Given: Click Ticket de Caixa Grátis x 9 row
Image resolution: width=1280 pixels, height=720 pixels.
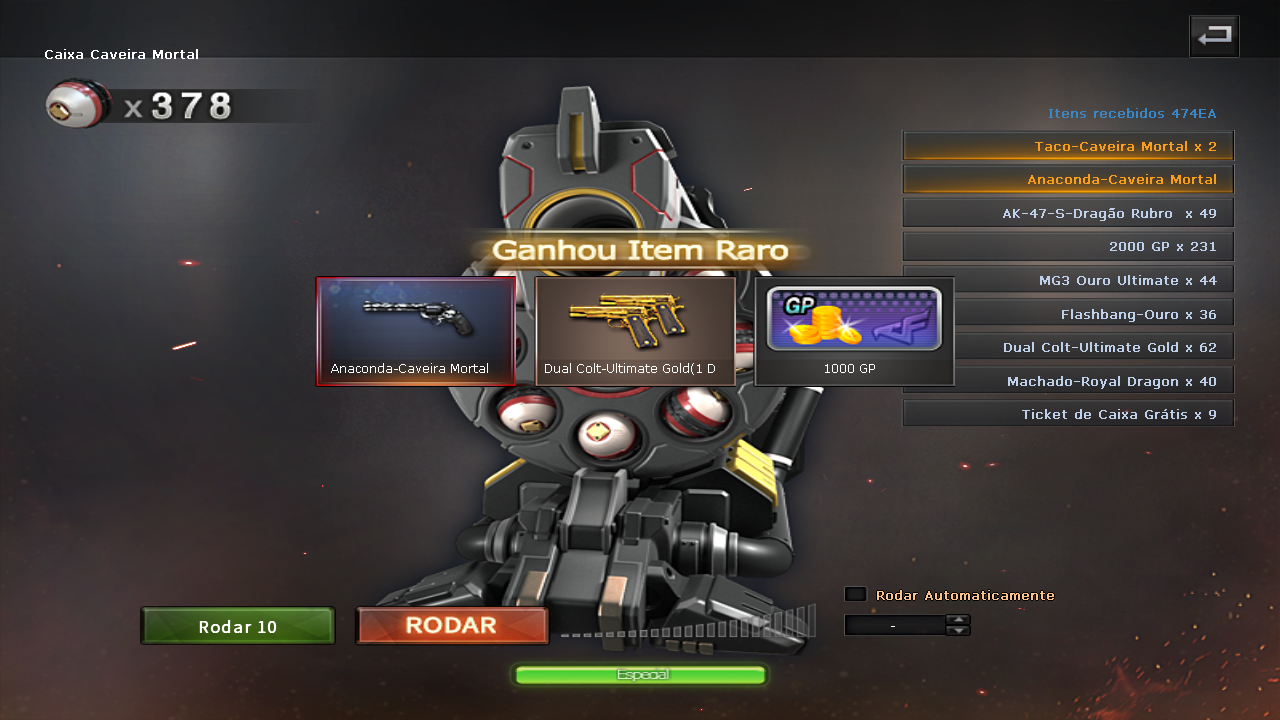Looking at the screenshot, I should point(1068,414).
